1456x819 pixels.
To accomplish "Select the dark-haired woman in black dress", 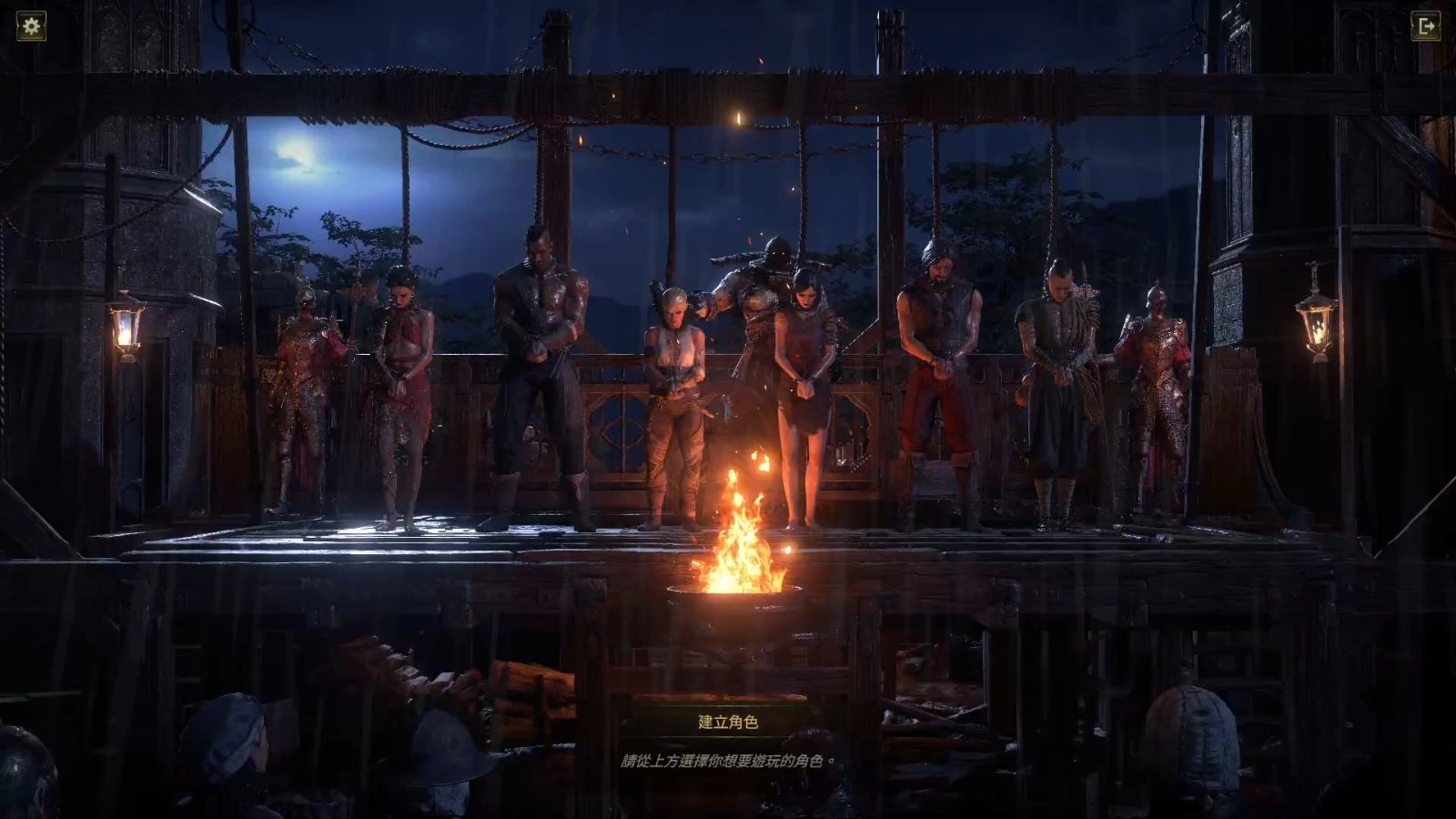I will click(807, 382).
